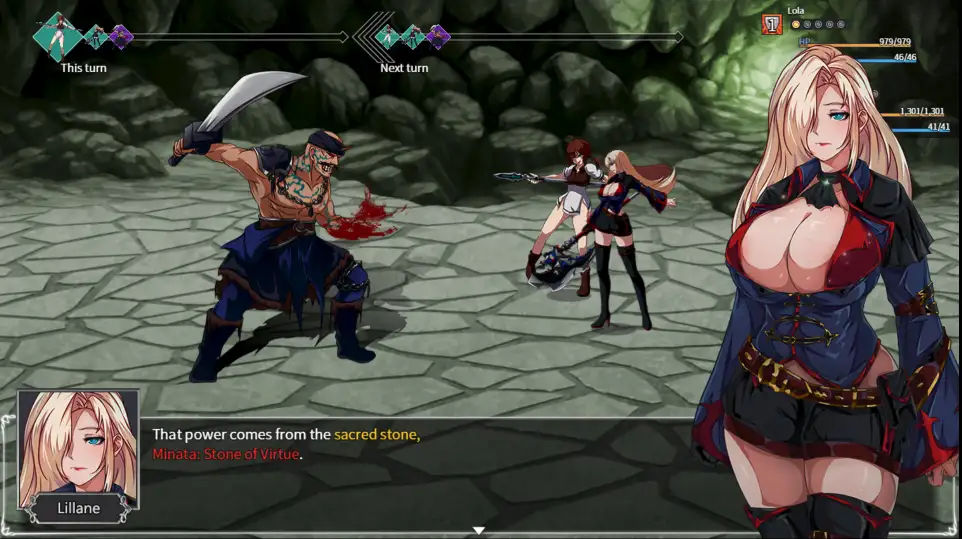Click Lillane's dialogue text box to continue

pos(420,470)
